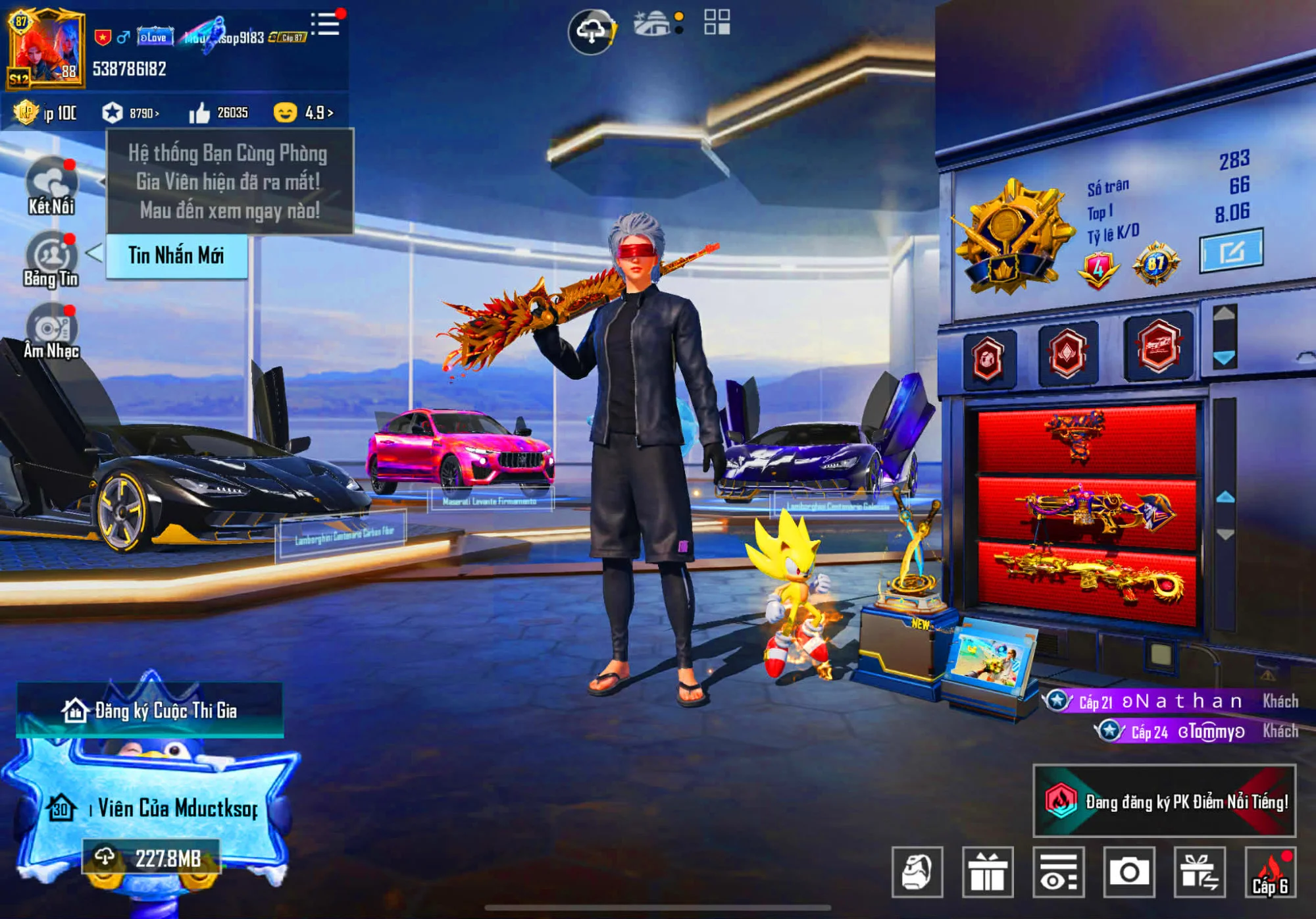Select the yellow dot lobby scene option
The width and height of the screenshot is (1316, 919).
click(678, 14)
